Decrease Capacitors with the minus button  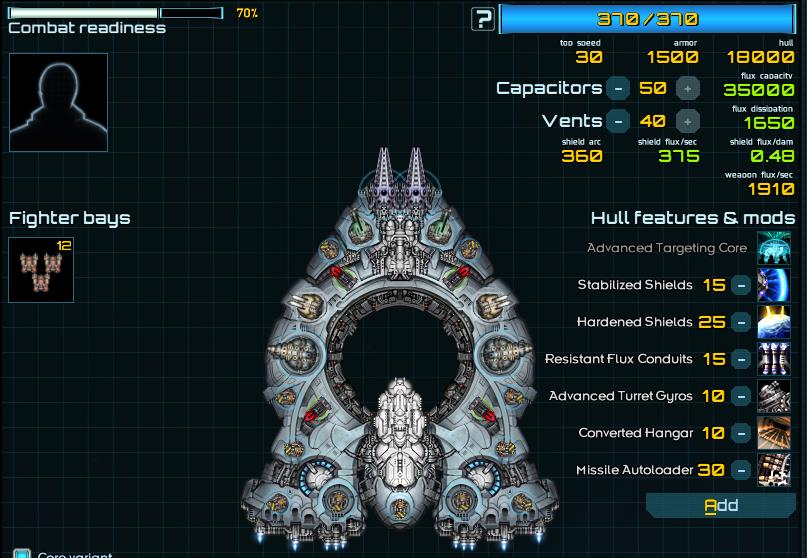click(619, 88)
